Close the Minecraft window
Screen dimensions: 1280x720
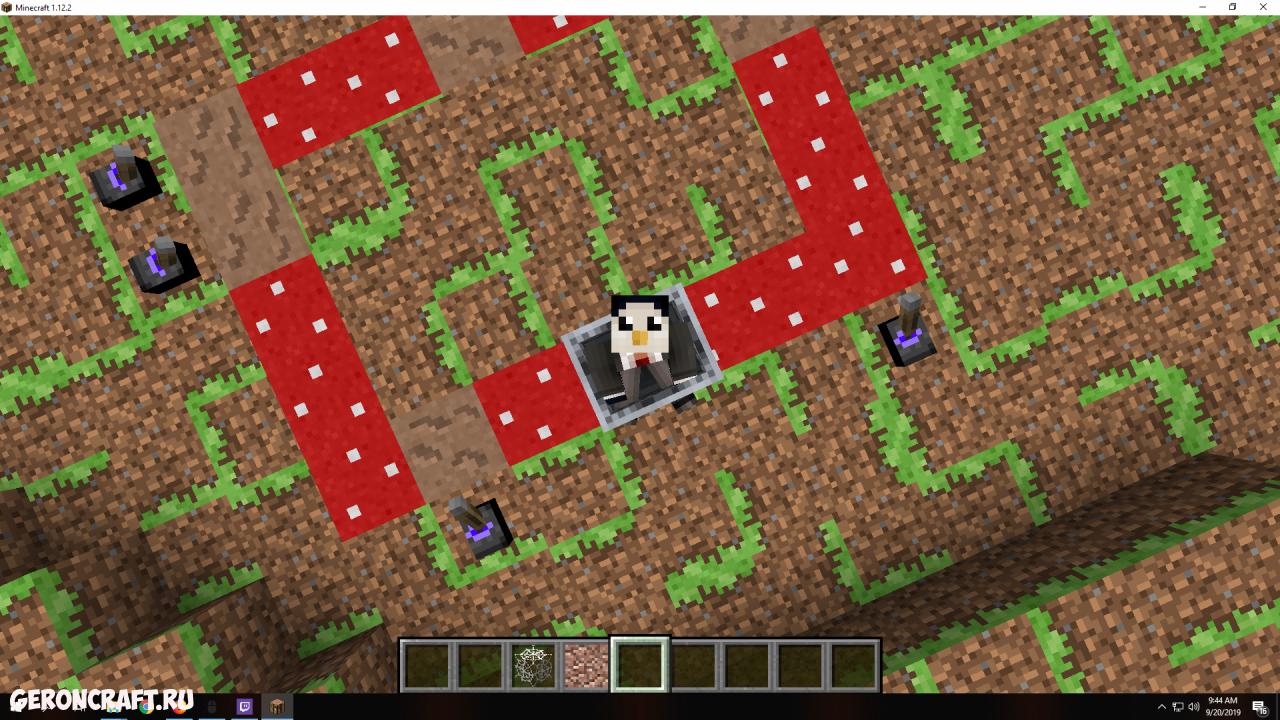tap(1261, 7)
